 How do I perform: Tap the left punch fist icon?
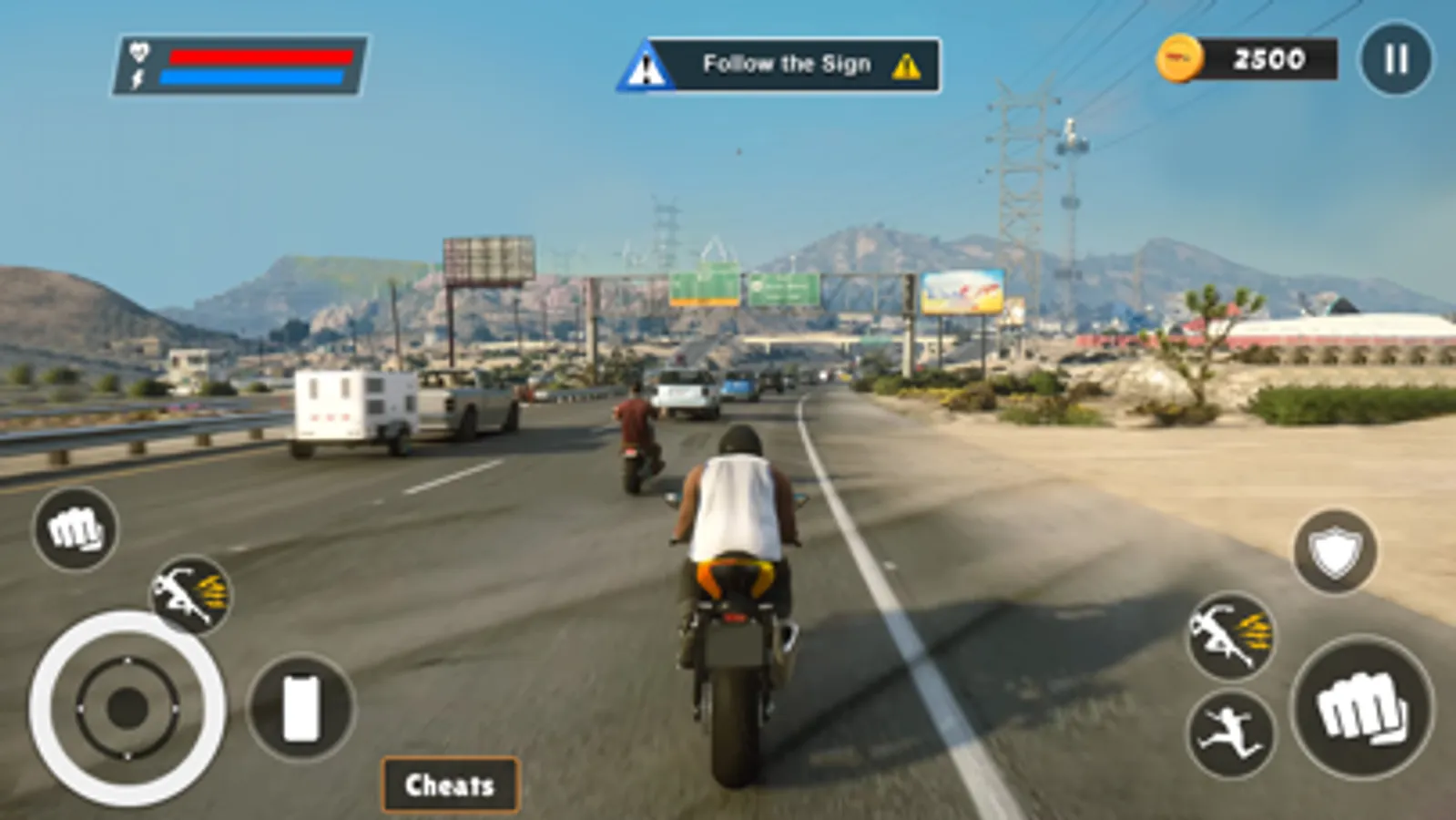pos(76,525)
